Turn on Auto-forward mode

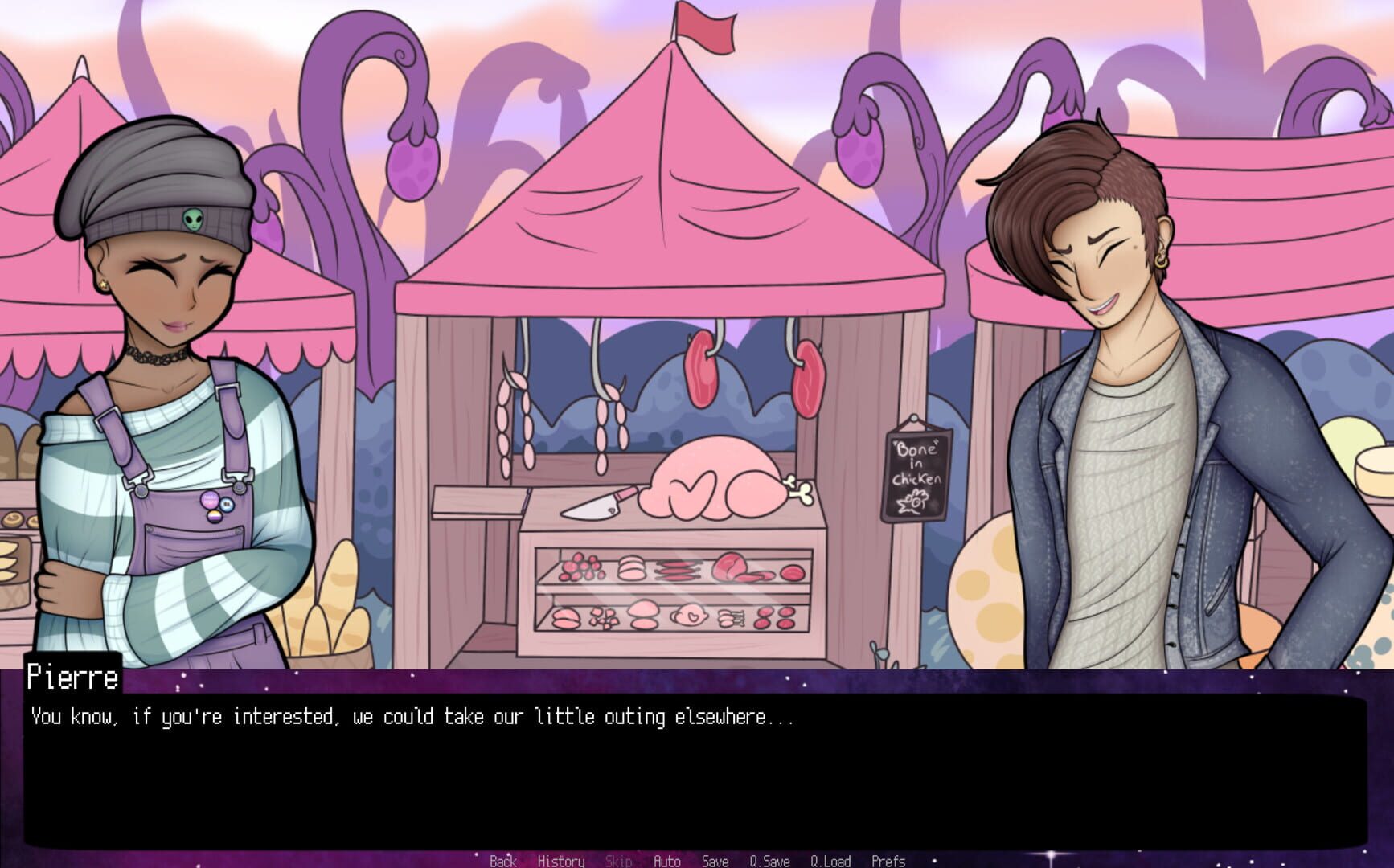tap(666, 861)
